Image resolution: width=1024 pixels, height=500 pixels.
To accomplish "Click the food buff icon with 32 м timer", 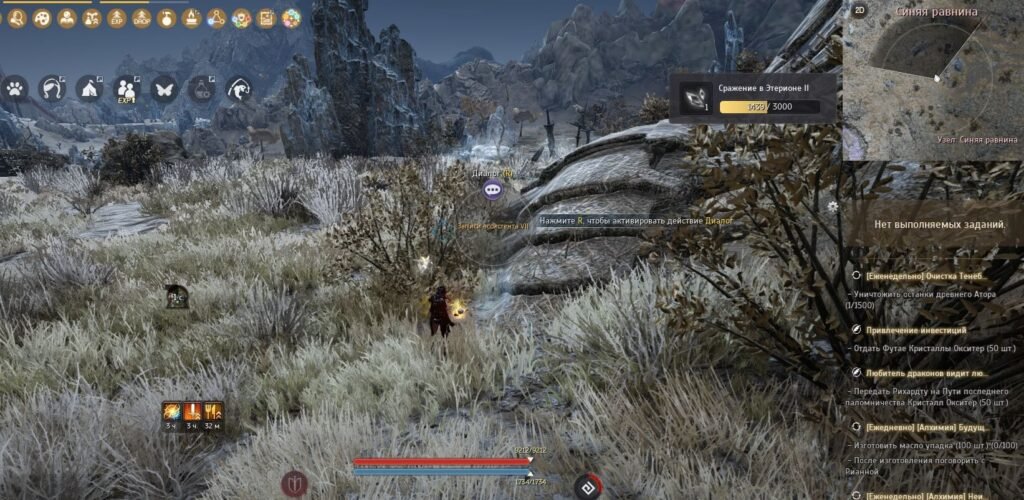I will (212, 411).
